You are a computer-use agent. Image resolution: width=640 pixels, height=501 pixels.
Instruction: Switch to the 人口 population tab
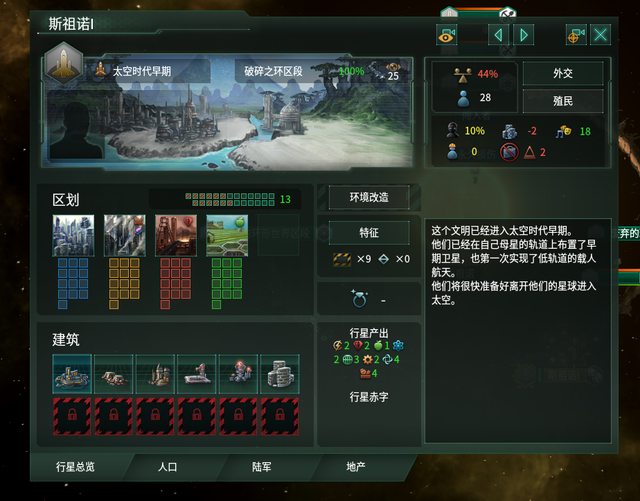(x=167, y=466)
